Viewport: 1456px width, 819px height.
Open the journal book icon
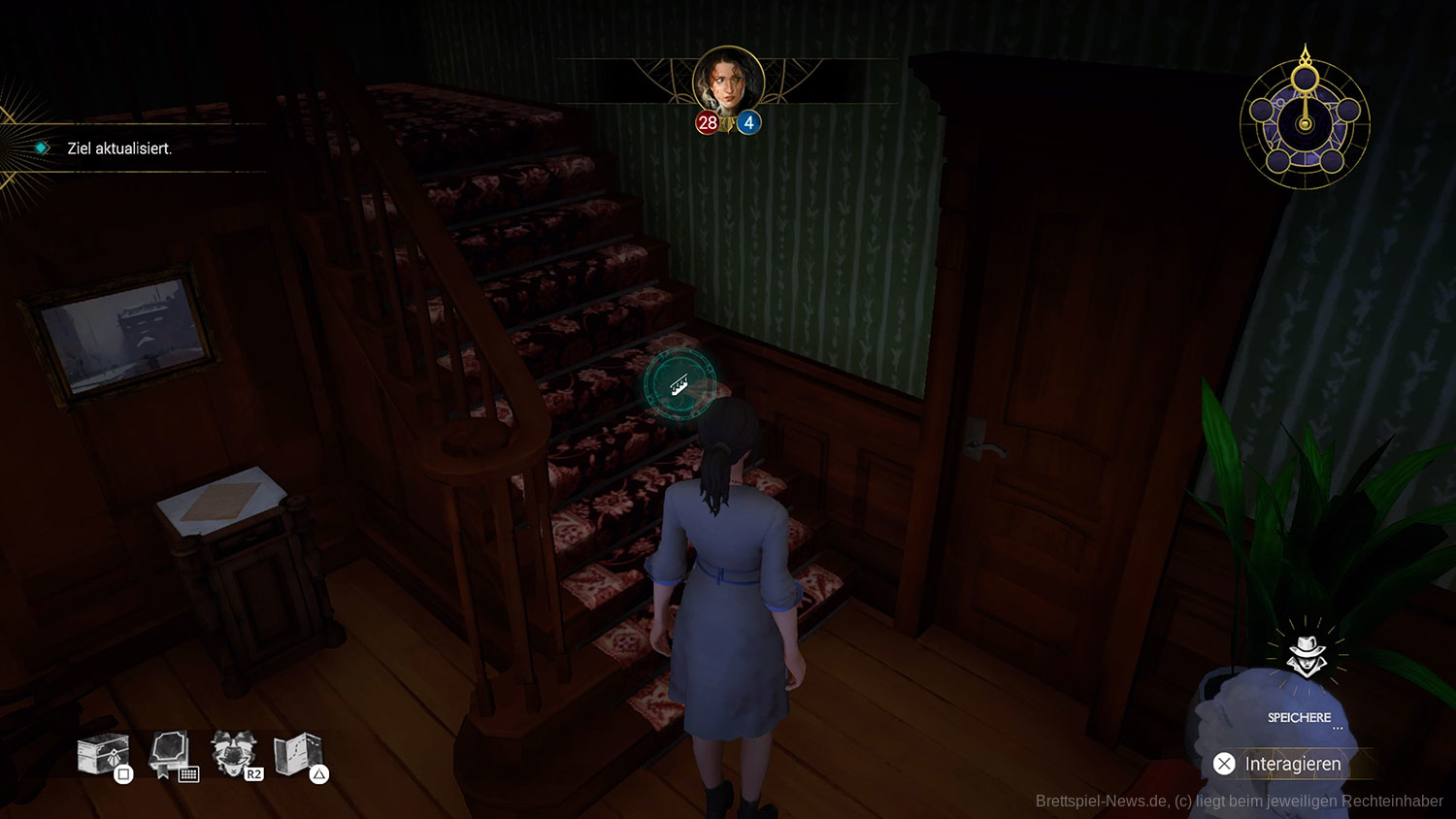click(x=170, y=753)
